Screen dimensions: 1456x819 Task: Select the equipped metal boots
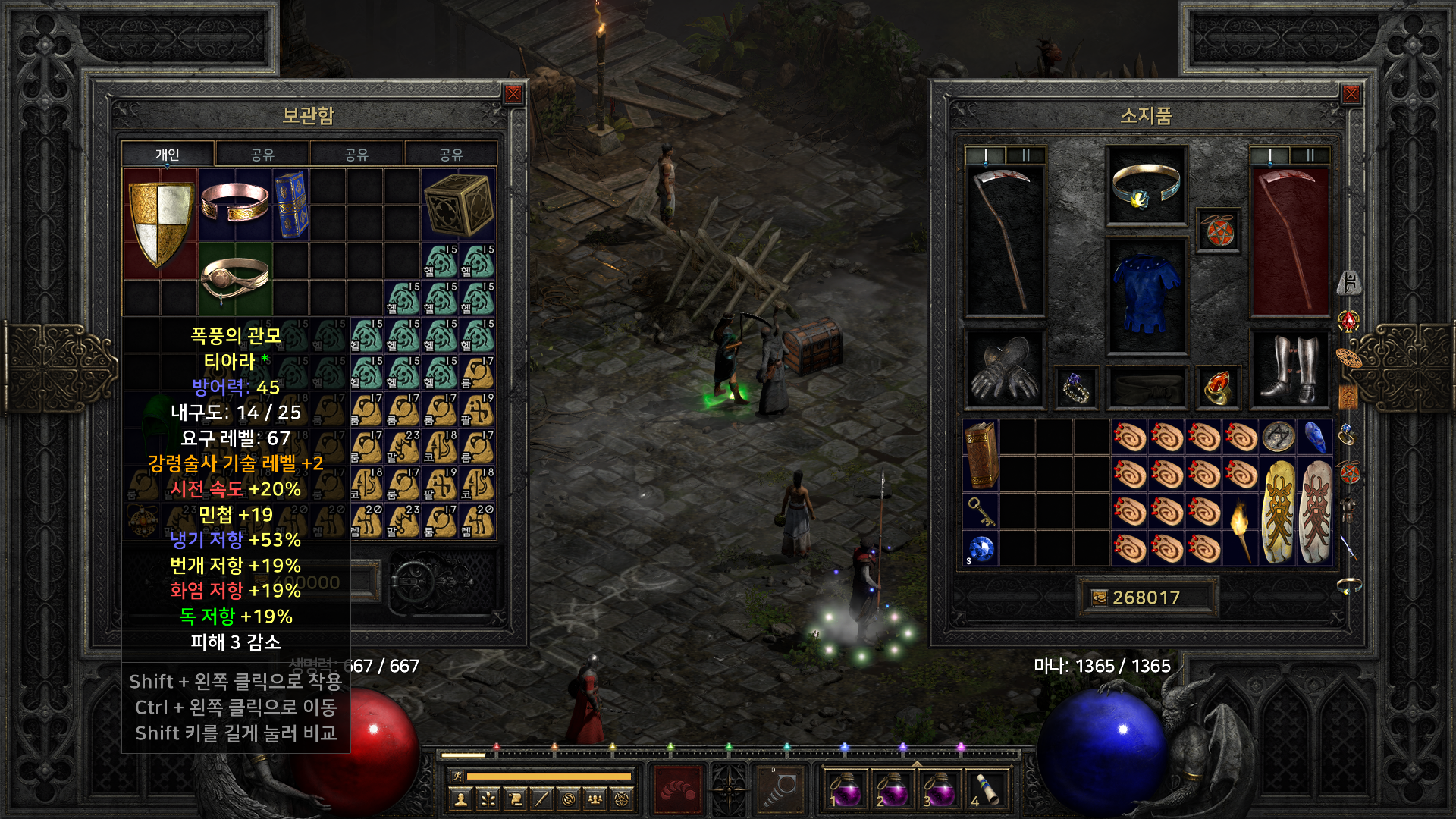[1289, 369]
